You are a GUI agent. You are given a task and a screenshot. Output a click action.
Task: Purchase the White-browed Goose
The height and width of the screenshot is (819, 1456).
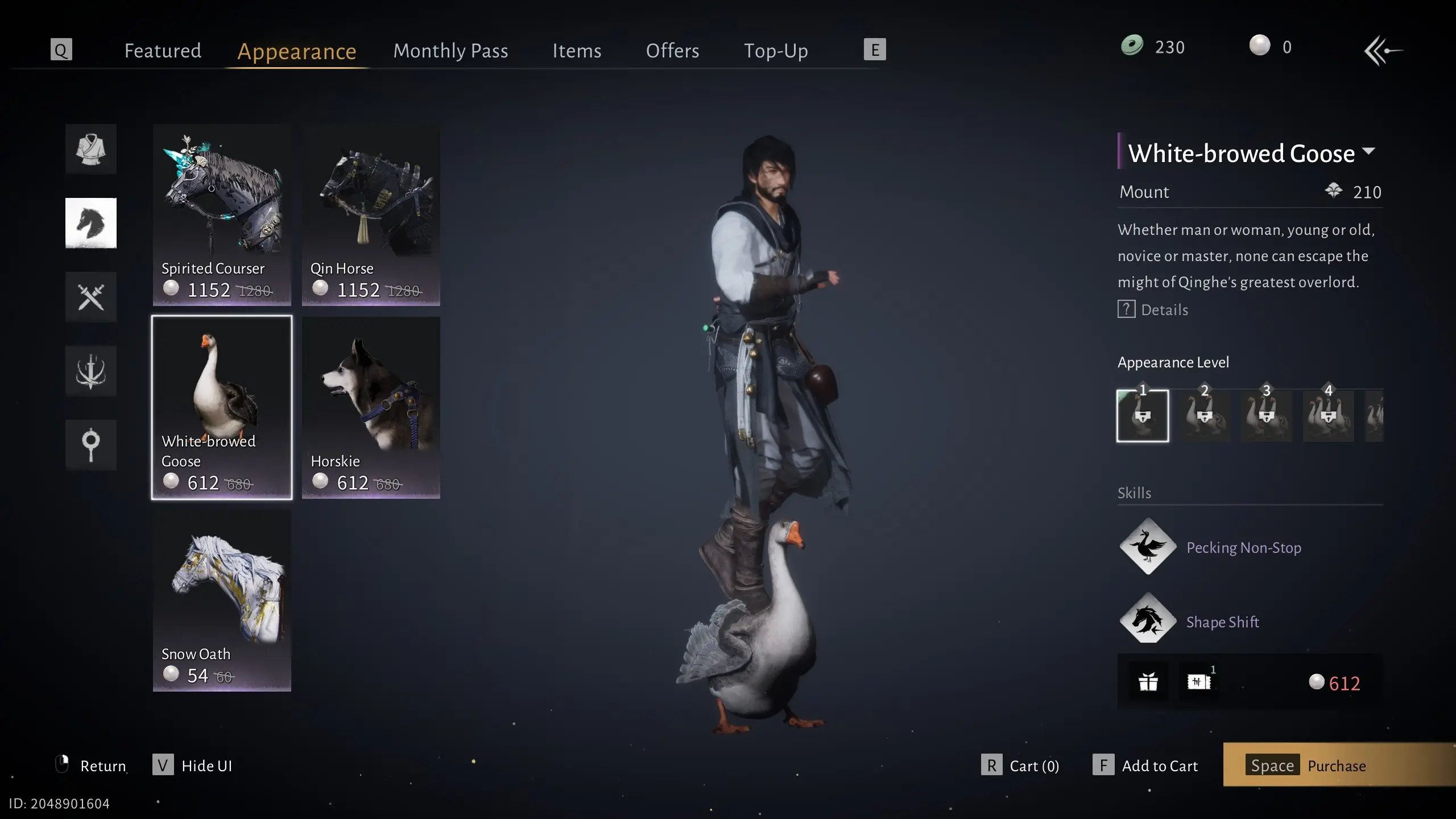coord(1337,766)
